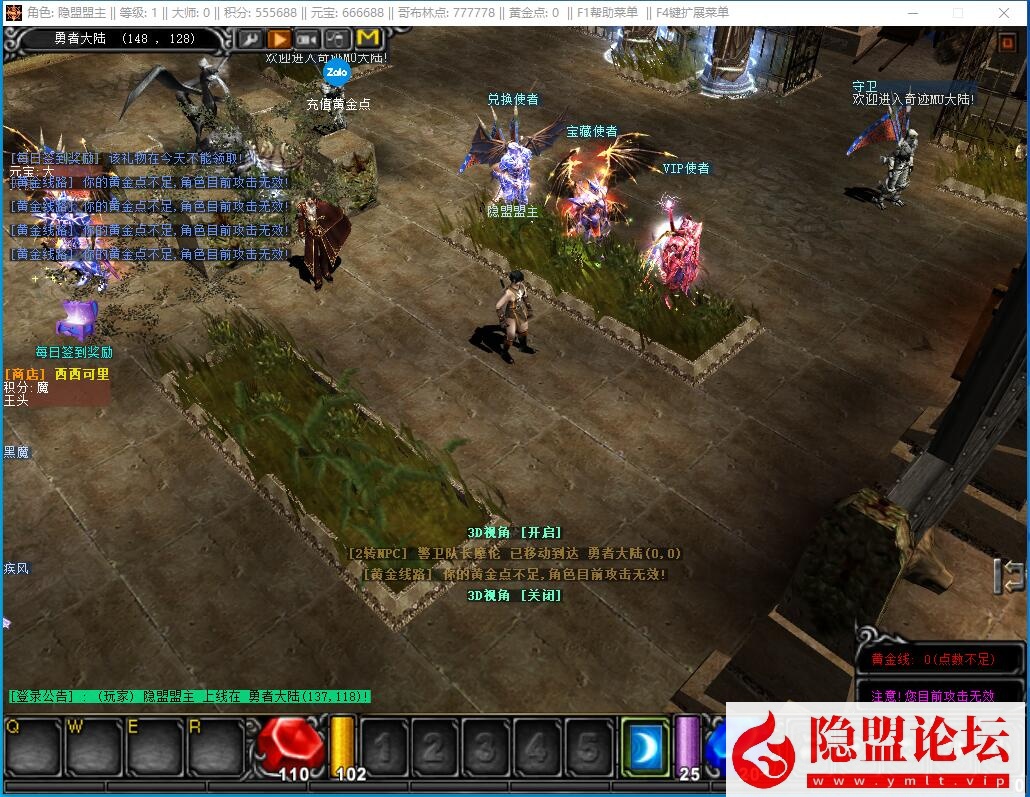This screenshot has height=797, width=1030.
Task: Open the yellow M map button
Action: [367, 39]
